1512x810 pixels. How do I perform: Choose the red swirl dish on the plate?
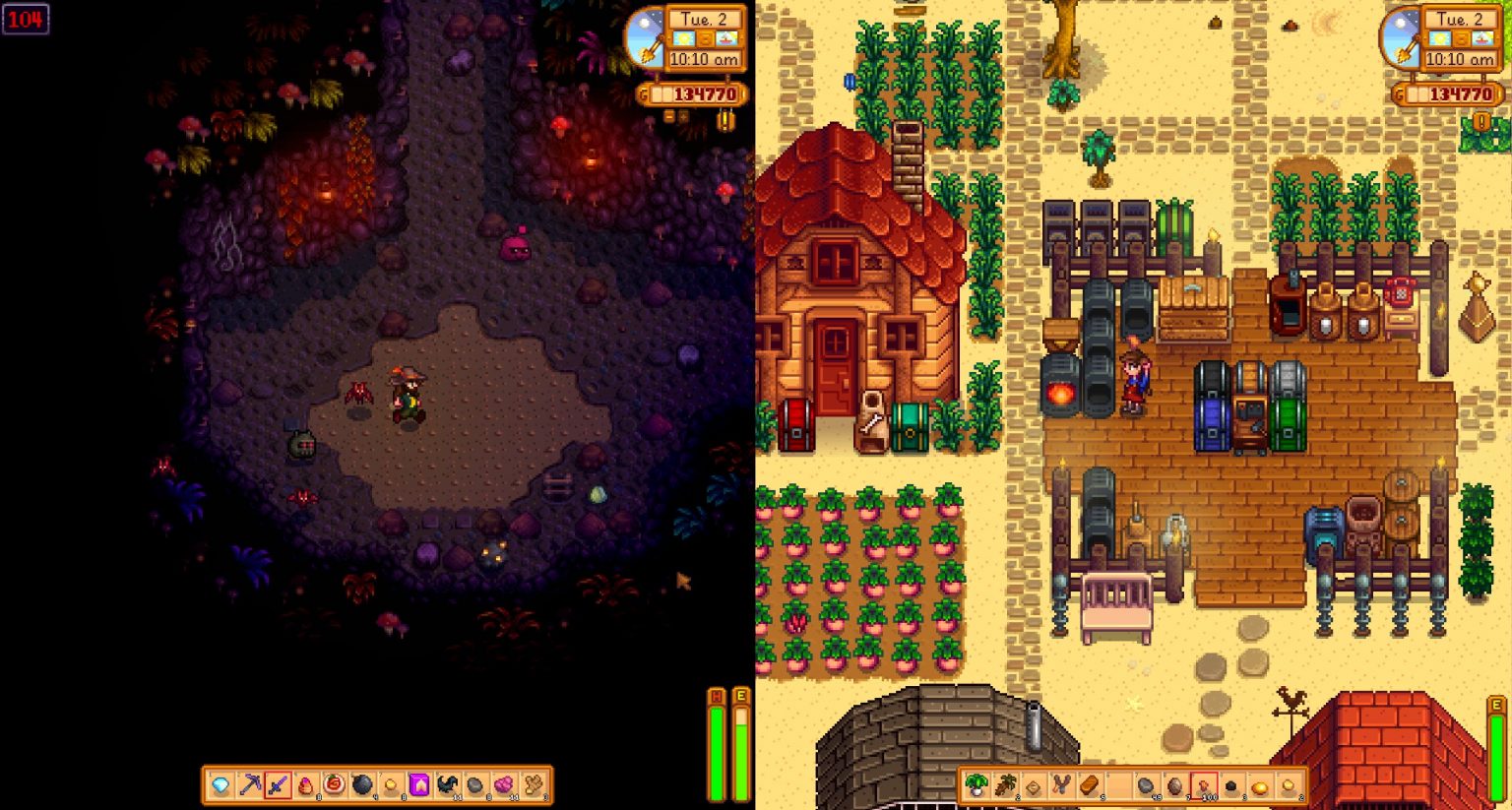pyautogui.click(x=335, y=785)
